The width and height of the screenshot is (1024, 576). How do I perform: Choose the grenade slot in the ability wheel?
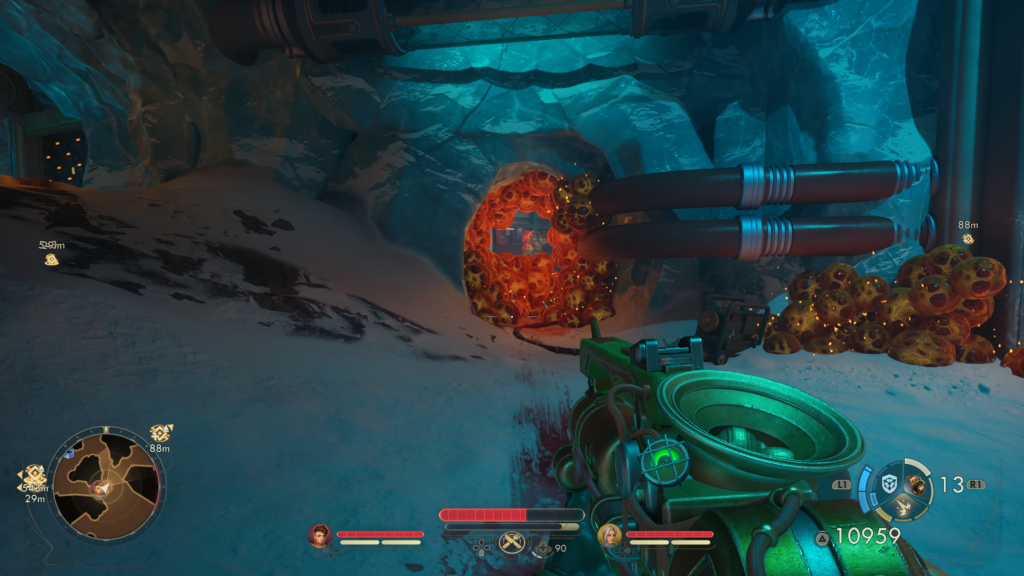[916, 484]
